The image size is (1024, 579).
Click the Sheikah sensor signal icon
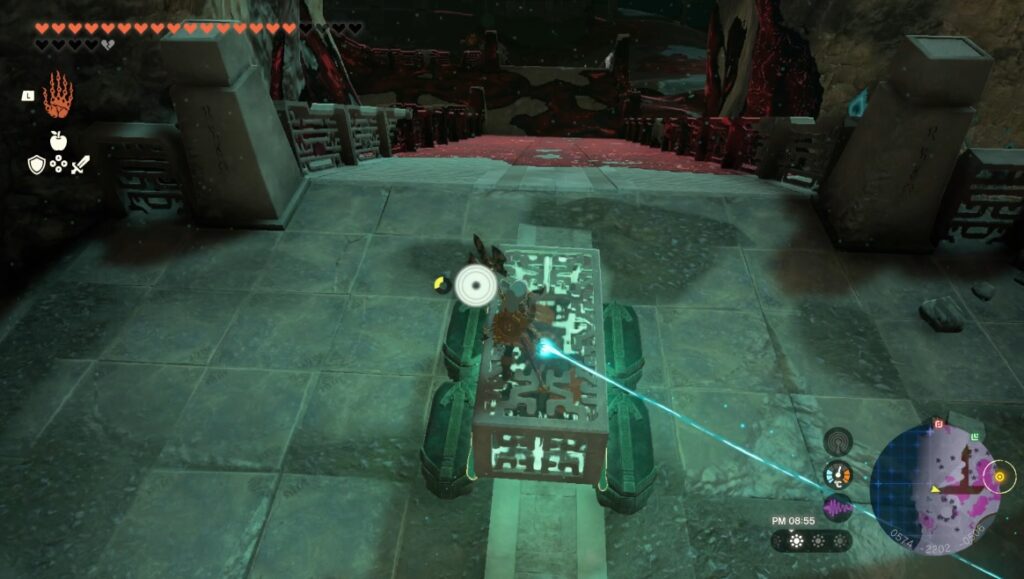[x=838, y=440]
